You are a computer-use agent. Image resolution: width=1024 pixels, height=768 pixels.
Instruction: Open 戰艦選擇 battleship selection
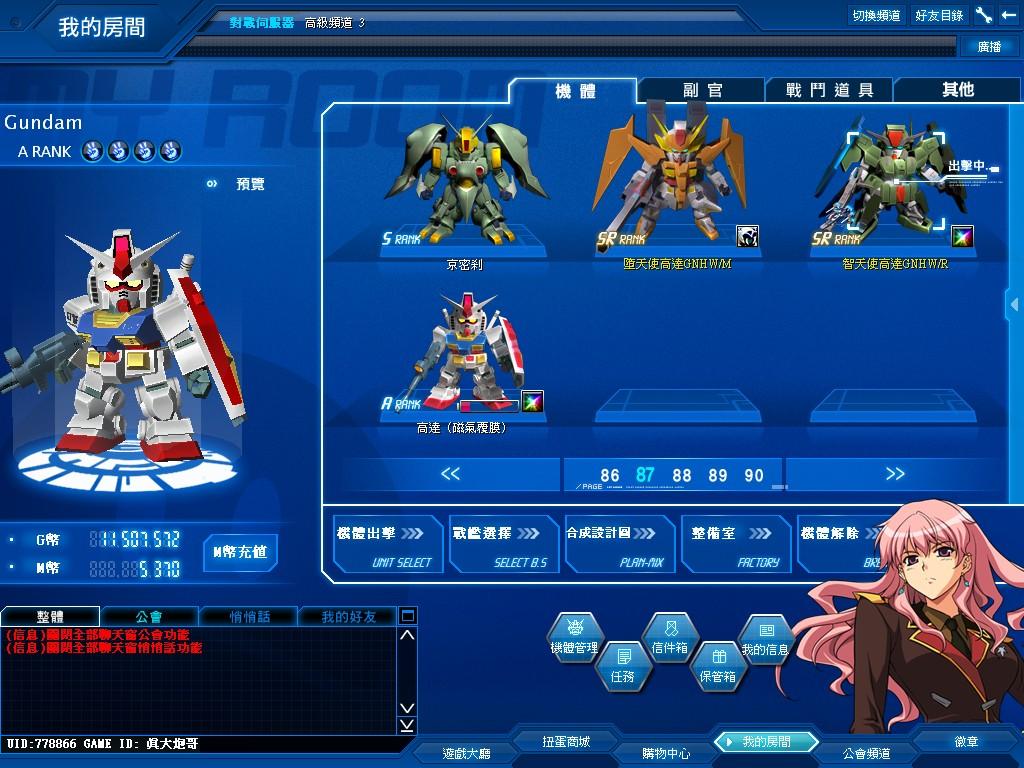504,545
